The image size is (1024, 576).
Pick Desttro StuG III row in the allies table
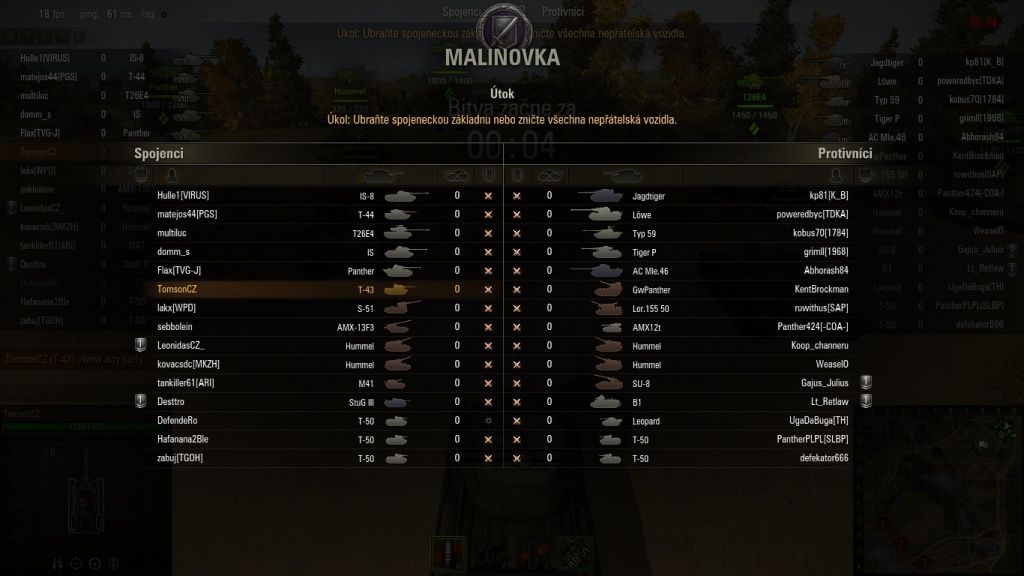300,402
